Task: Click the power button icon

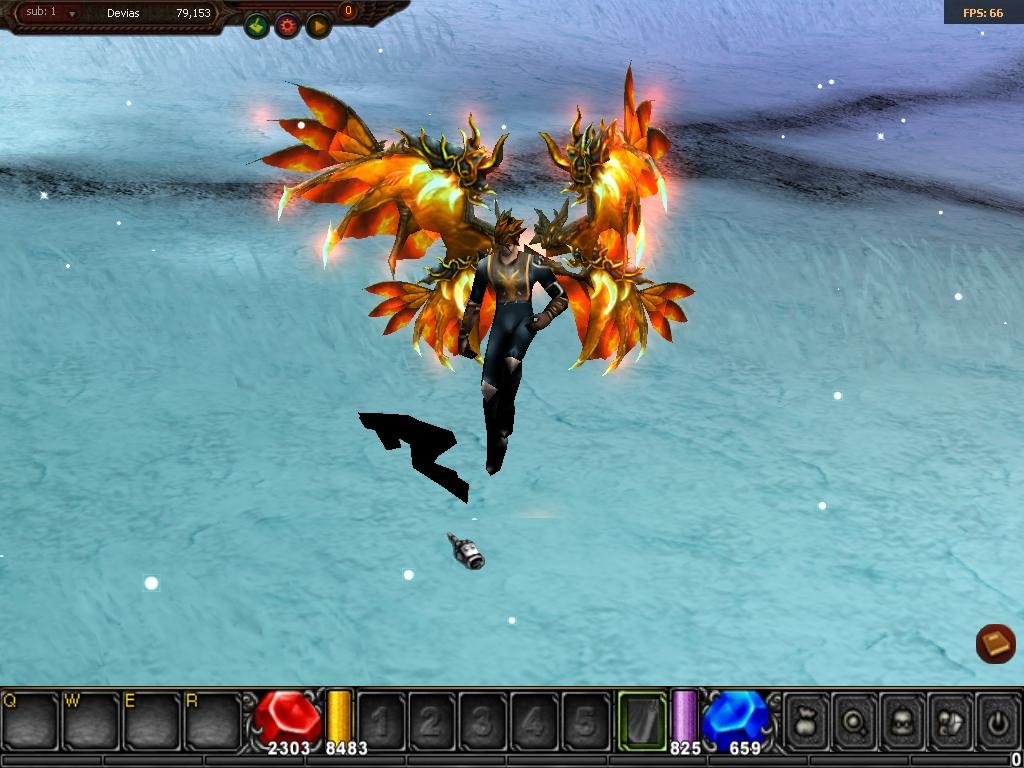Action: (997, 721)
